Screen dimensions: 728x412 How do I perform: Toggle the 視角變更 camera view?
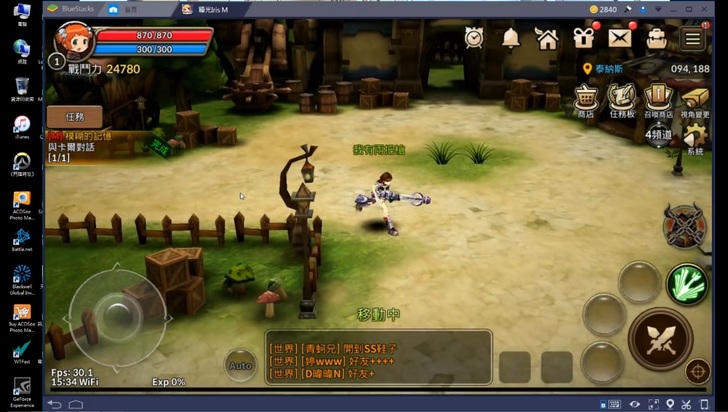694,100
